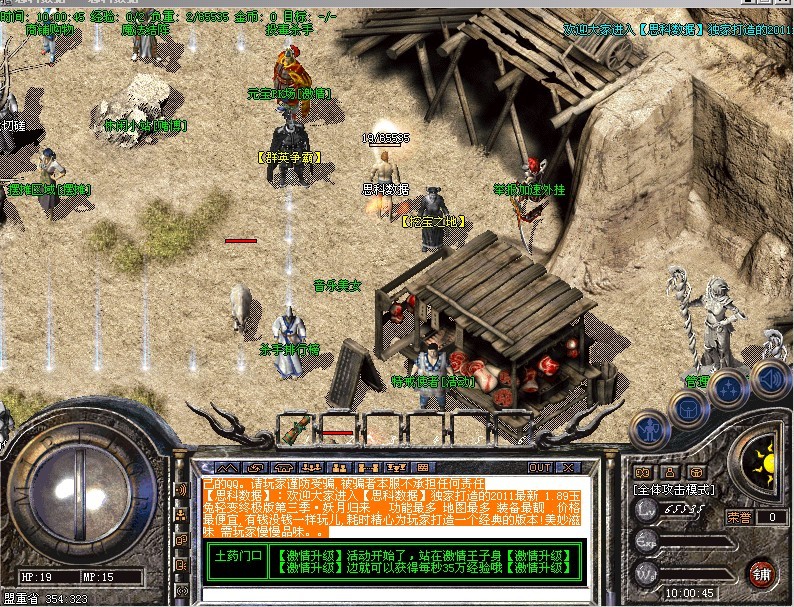The width and height of the screenshot is (794, 607).
Task: Open the character equipment round button
Action: click(x=650, y=431)
